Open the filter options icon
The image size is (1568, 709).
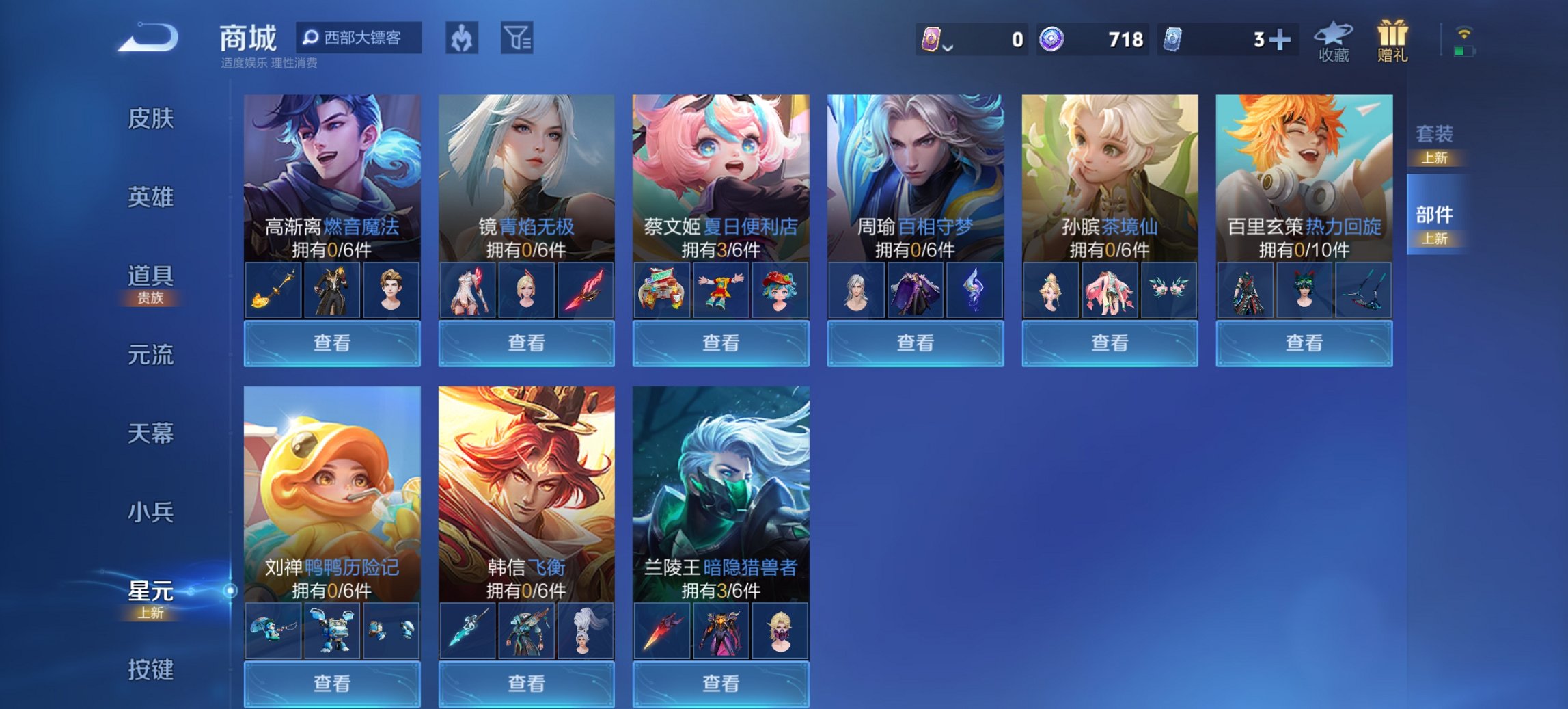(517, 39)
